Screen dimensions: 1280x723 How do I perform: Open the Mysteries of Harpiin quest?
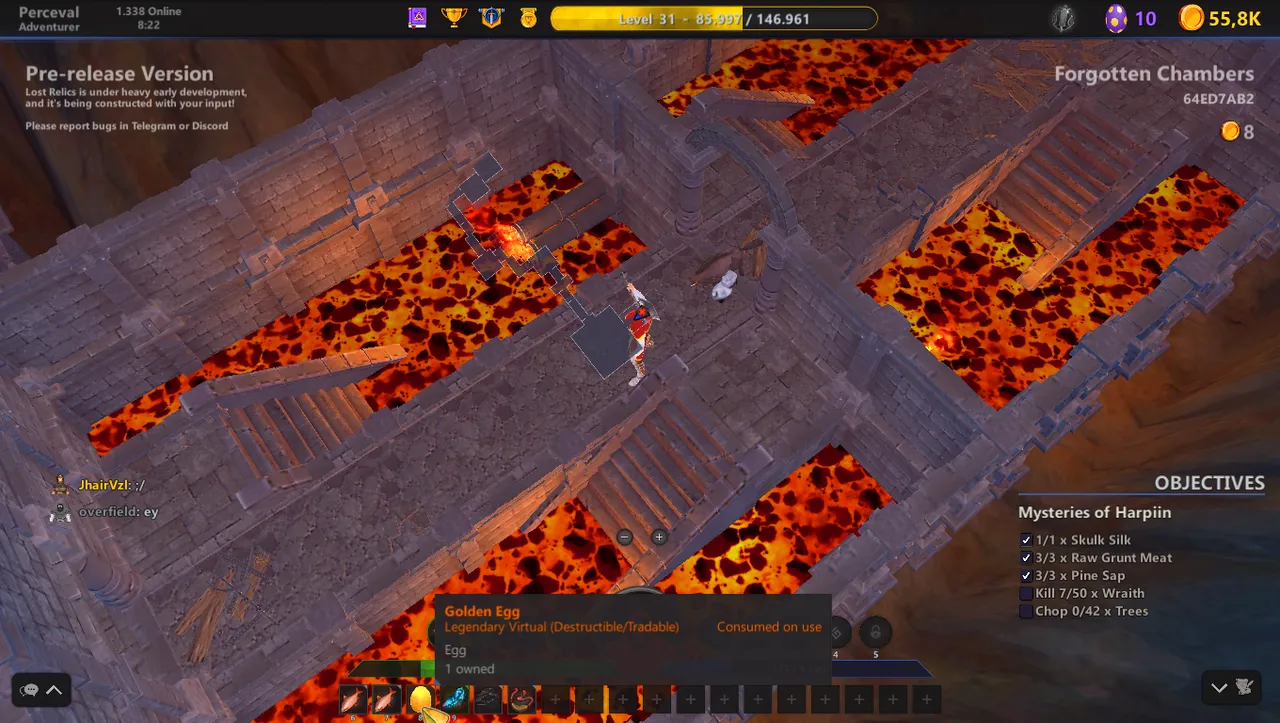point(1094,513)
